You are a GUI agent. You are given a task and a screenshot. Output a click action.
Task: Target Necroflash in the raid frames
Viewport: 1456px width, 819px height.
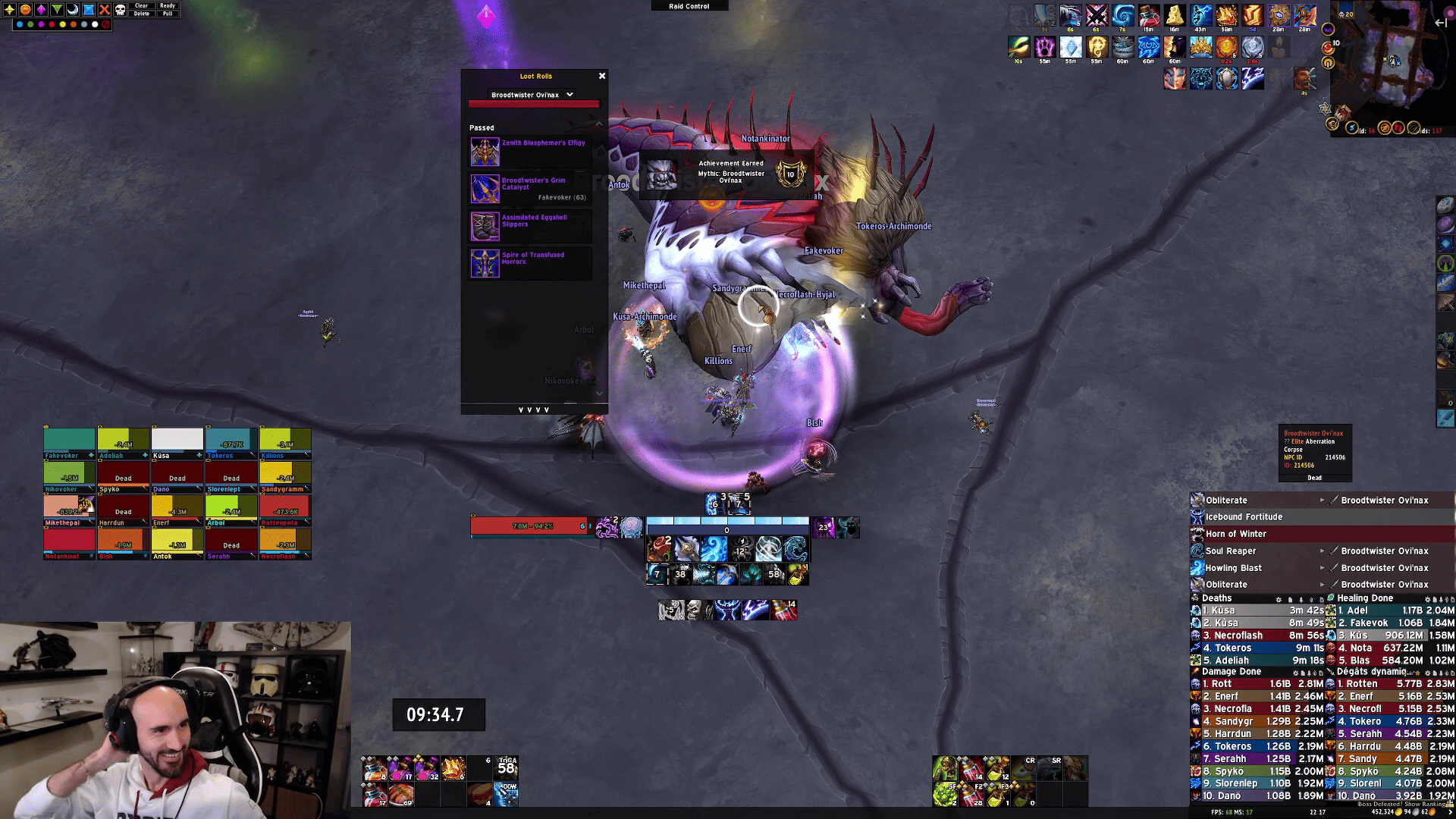(x=285, y=543)
